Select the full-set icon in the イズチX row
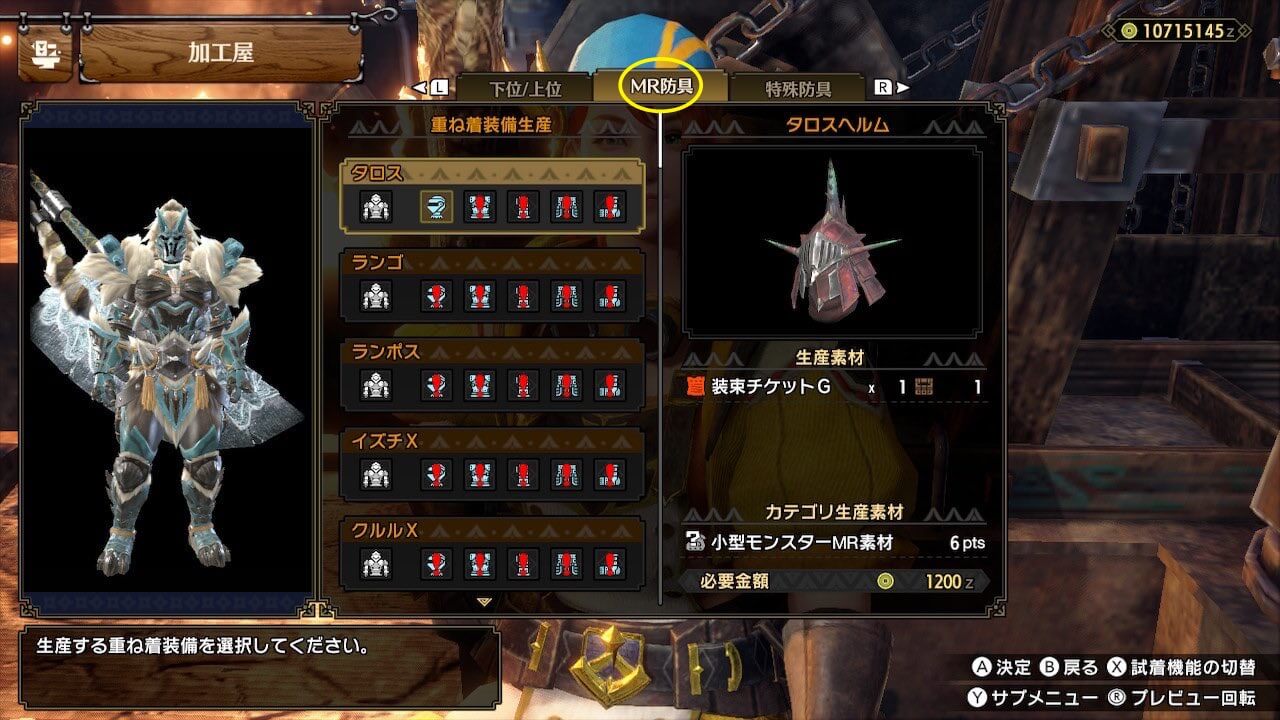 376,474
